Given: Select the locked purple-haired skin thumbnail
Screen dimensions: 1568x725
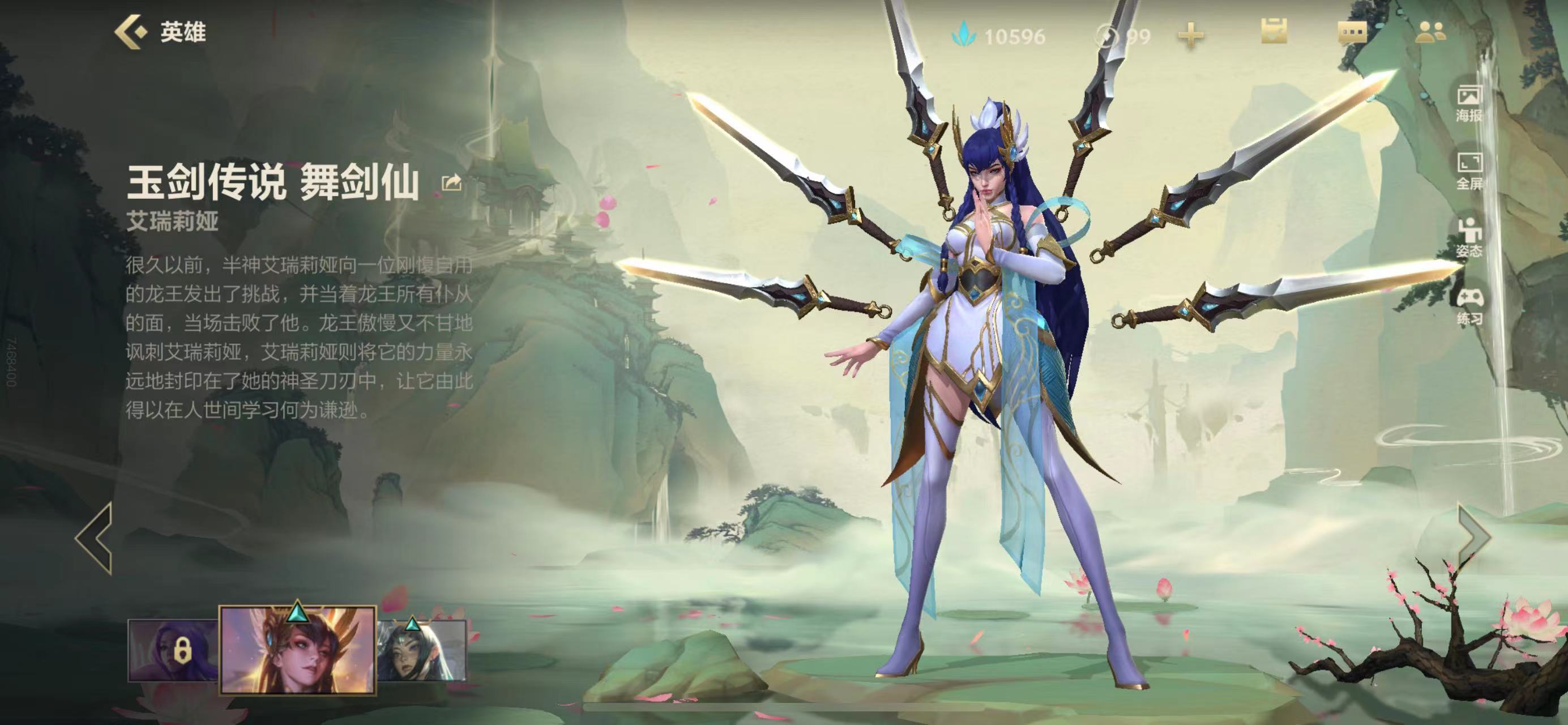Looking at the screenshot, I should (173, 650).
